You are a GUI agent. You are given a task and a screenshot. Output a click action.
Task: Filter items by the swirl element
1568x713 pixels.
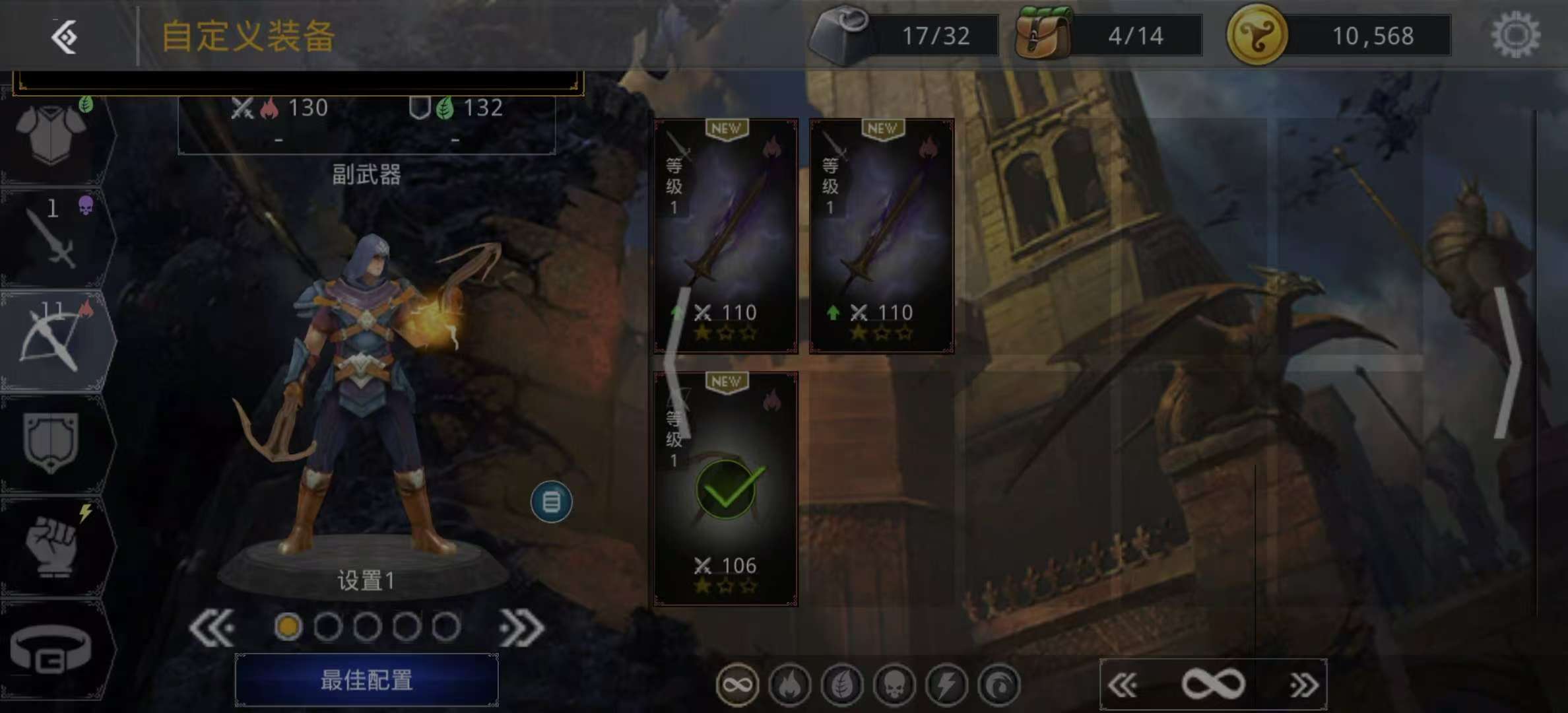[999, 685]
